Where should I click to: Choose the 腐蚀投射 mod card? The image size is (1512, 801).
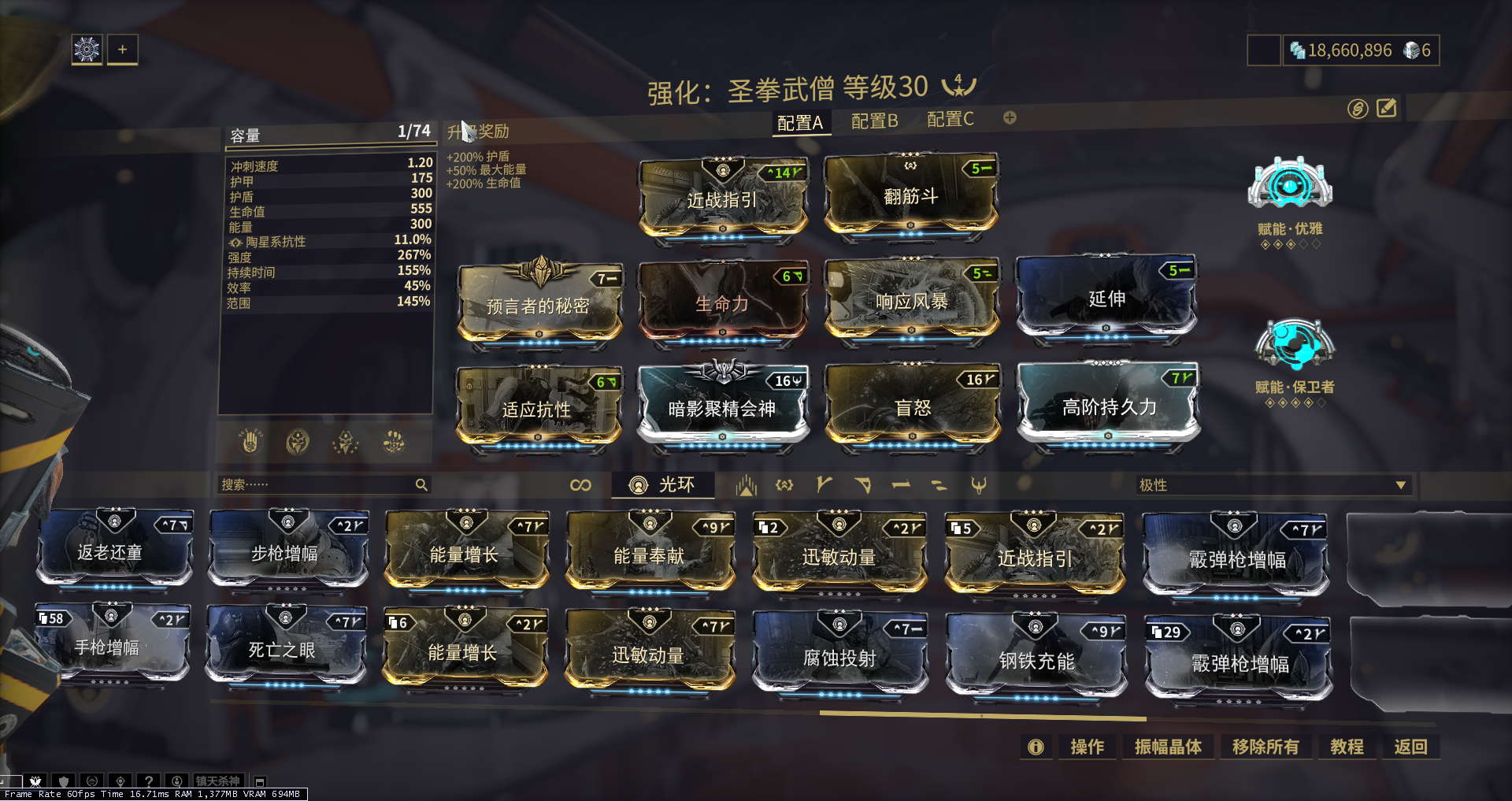coord(839,657)
